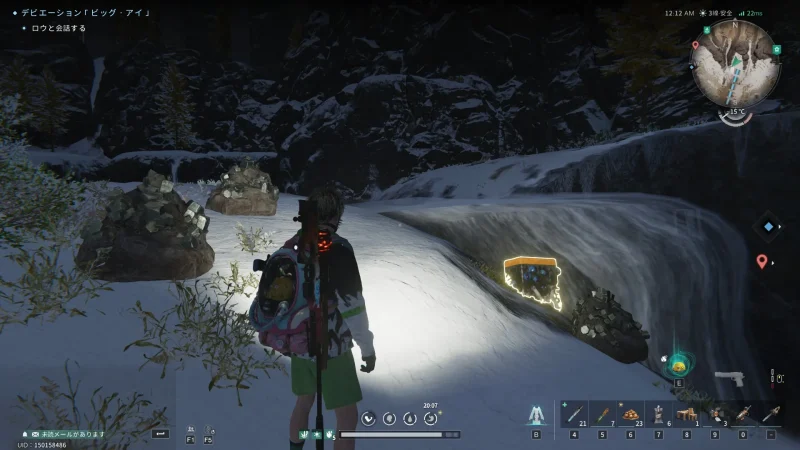
Task: Open the chat enter box
Action: 160,433
